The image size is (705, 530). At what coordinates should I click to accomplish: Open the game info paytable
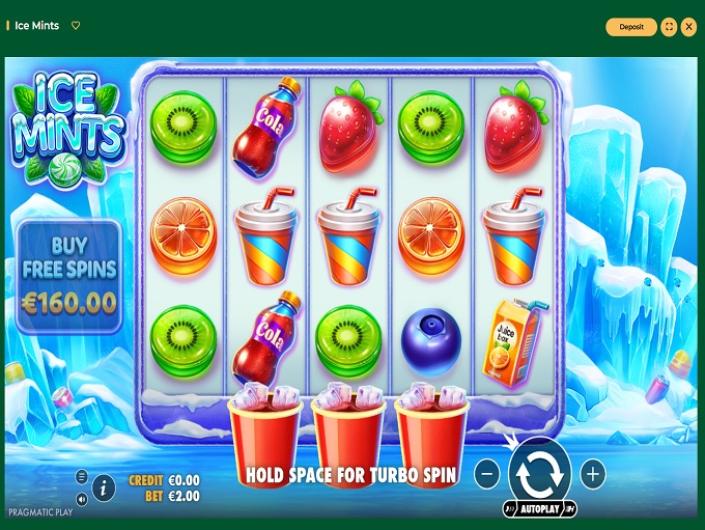[103, 488]
